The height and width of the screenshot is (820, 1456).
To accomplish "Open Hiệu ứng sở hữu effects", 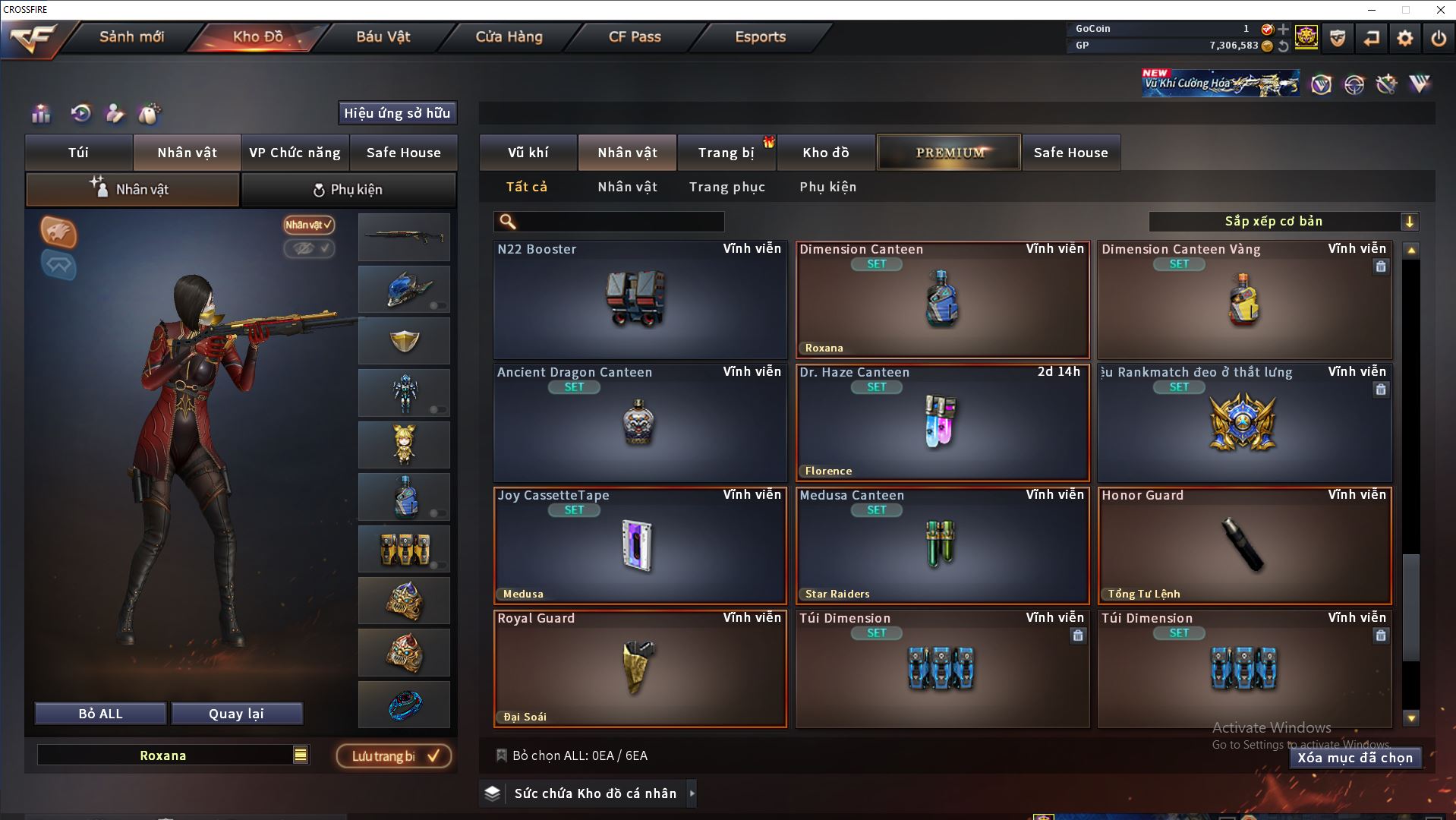I will coord(397,113).
